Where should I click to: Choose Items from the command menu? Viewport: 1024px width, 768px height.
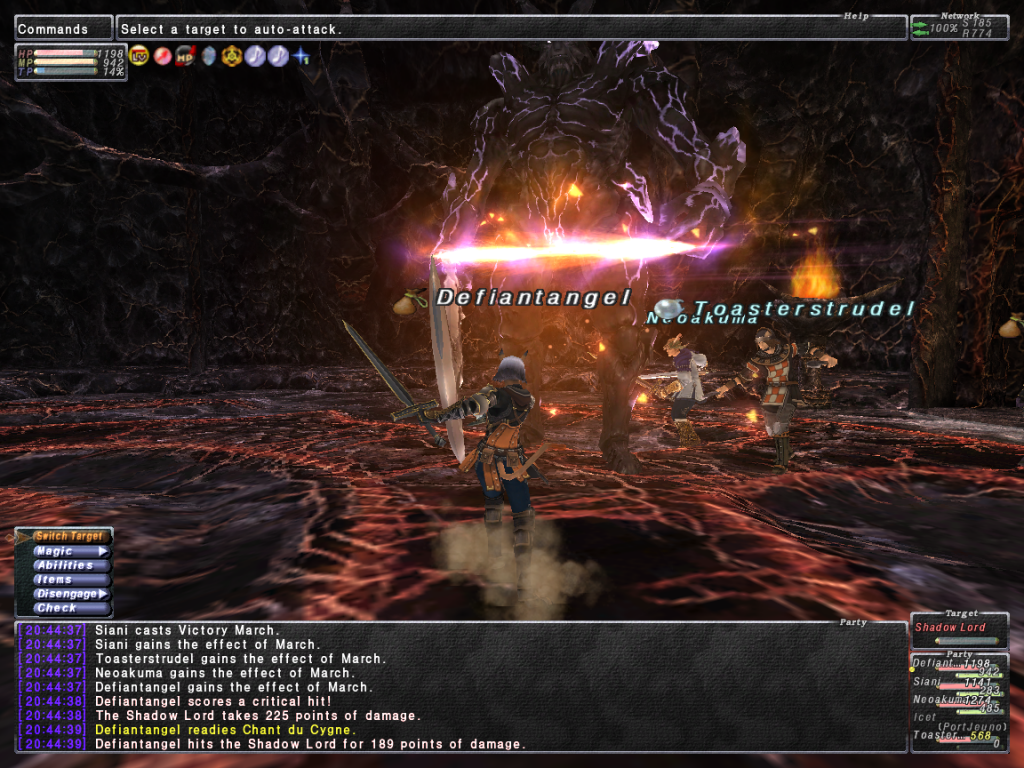point(55,579)
